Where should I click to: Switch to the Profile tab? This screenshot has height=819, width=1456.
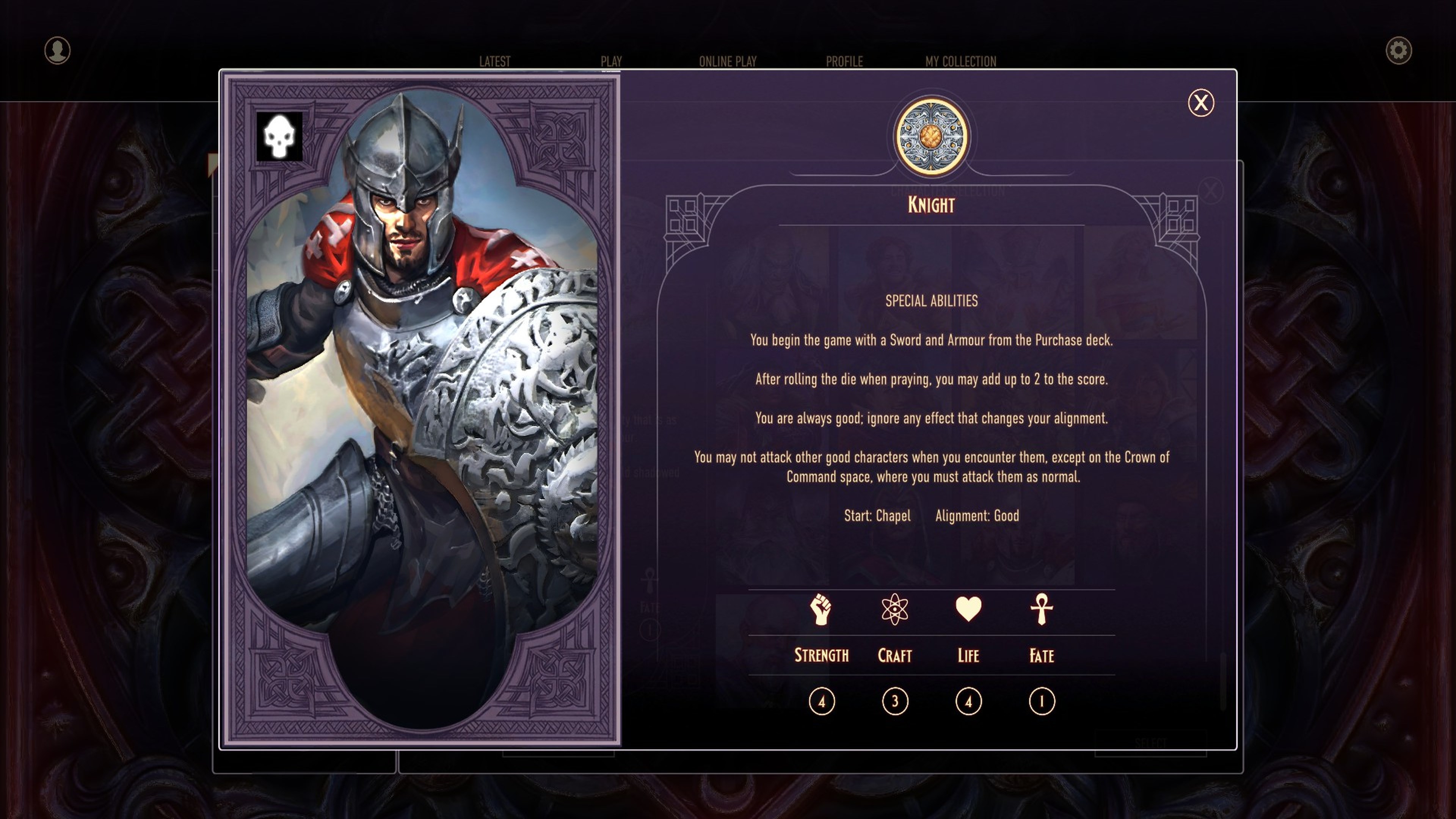pos(844,61)
